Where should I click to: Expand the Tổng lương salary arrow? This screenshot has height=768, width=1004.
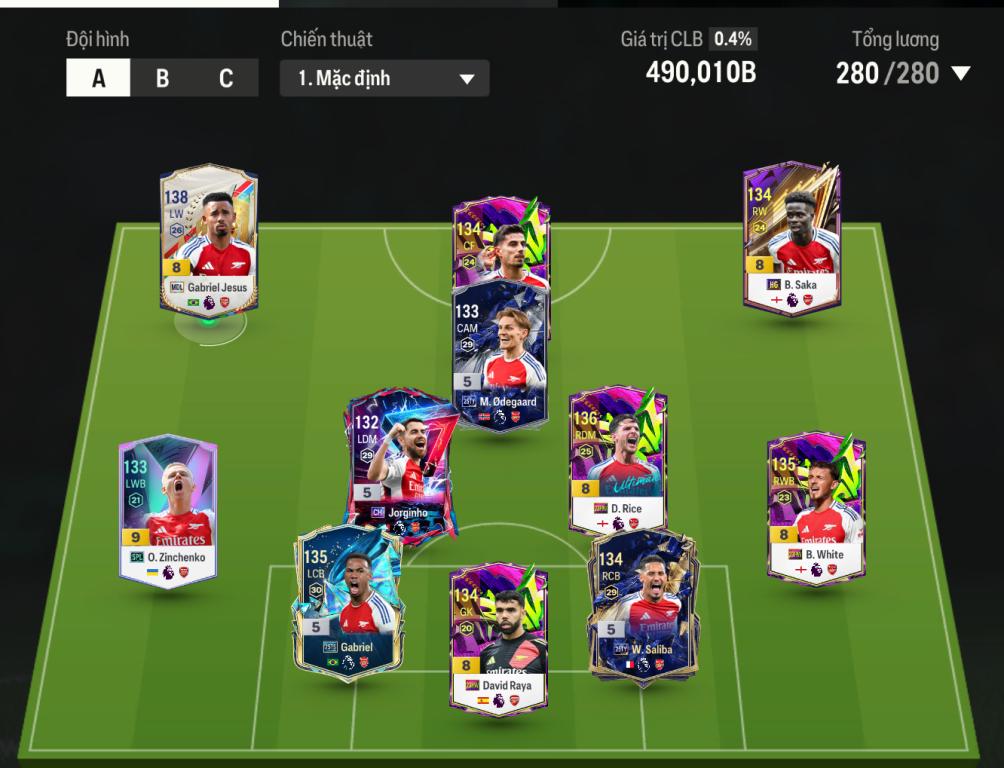click(961, 73)
